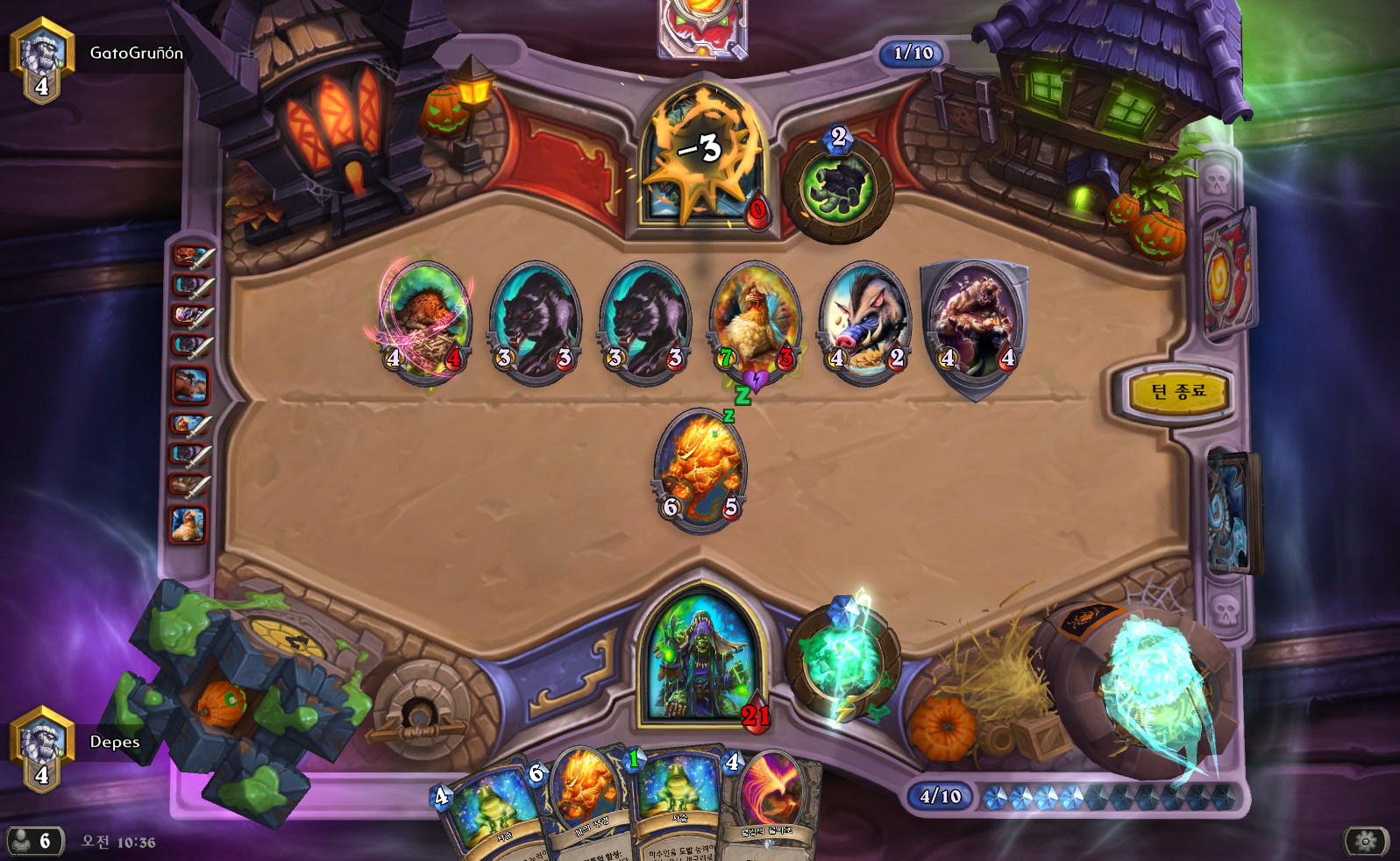
Task: Target the enemy 4/2 boar minion
Action: [x=865, y=320]
